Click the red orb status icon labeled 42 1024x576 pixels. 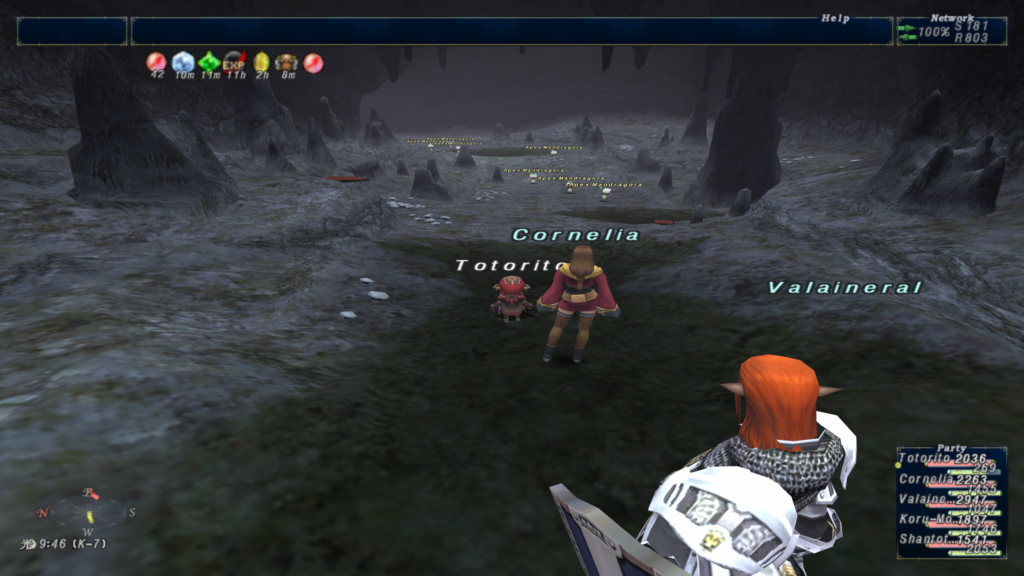point(157,63)
